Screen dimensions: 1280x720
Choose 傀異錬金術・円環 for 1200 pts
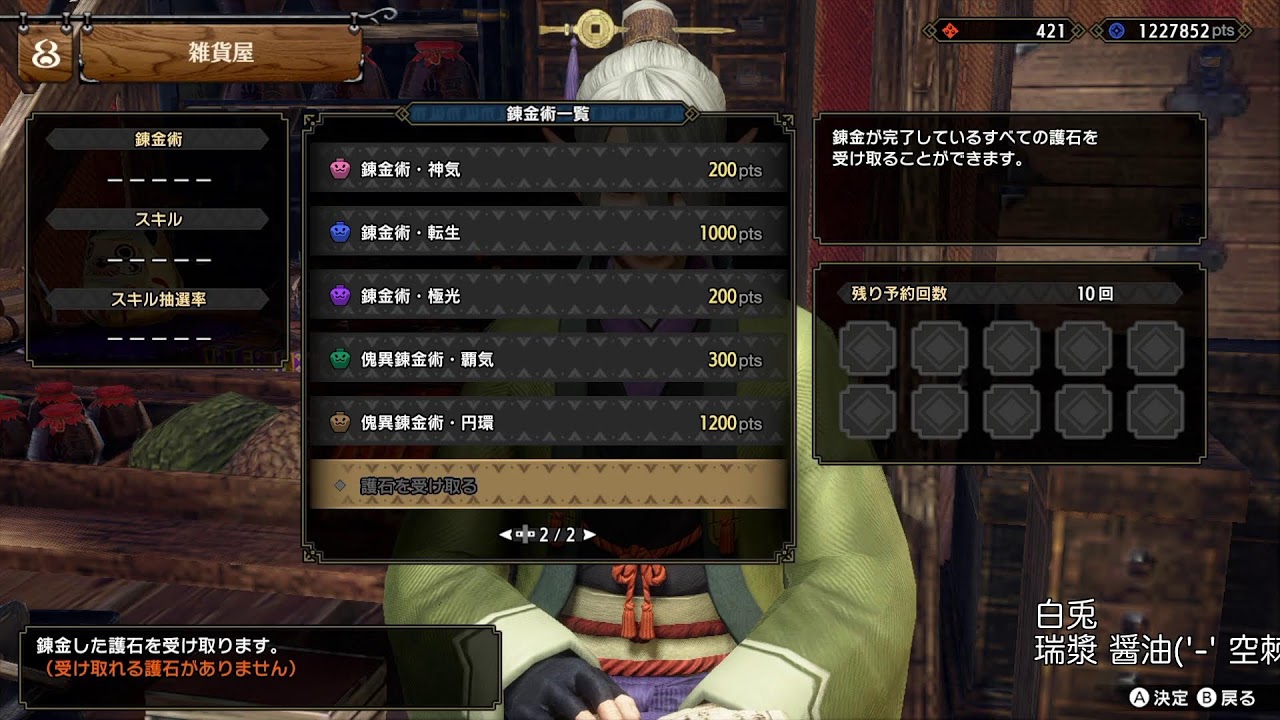(546, 423)
